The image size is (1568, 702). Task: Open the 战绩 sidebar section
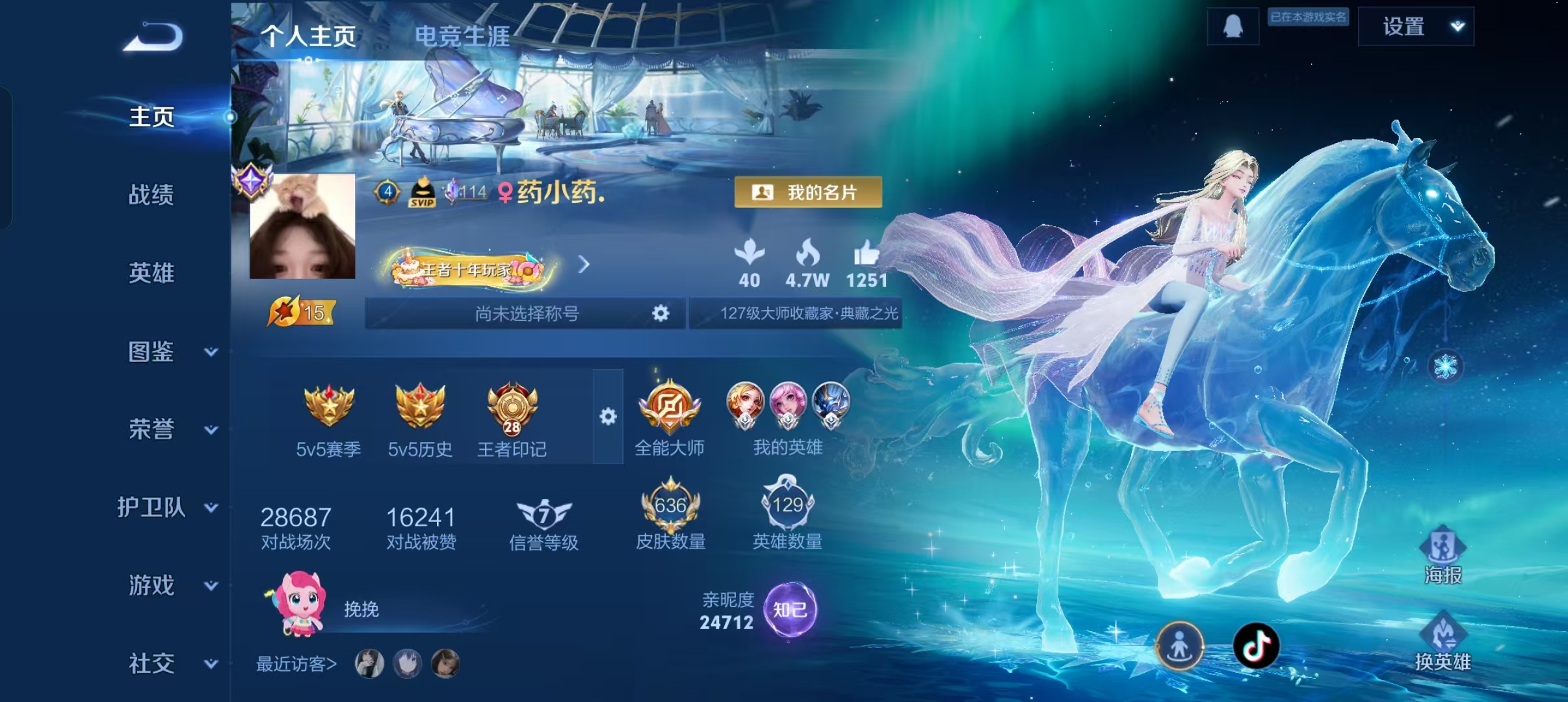coord(151,194)
